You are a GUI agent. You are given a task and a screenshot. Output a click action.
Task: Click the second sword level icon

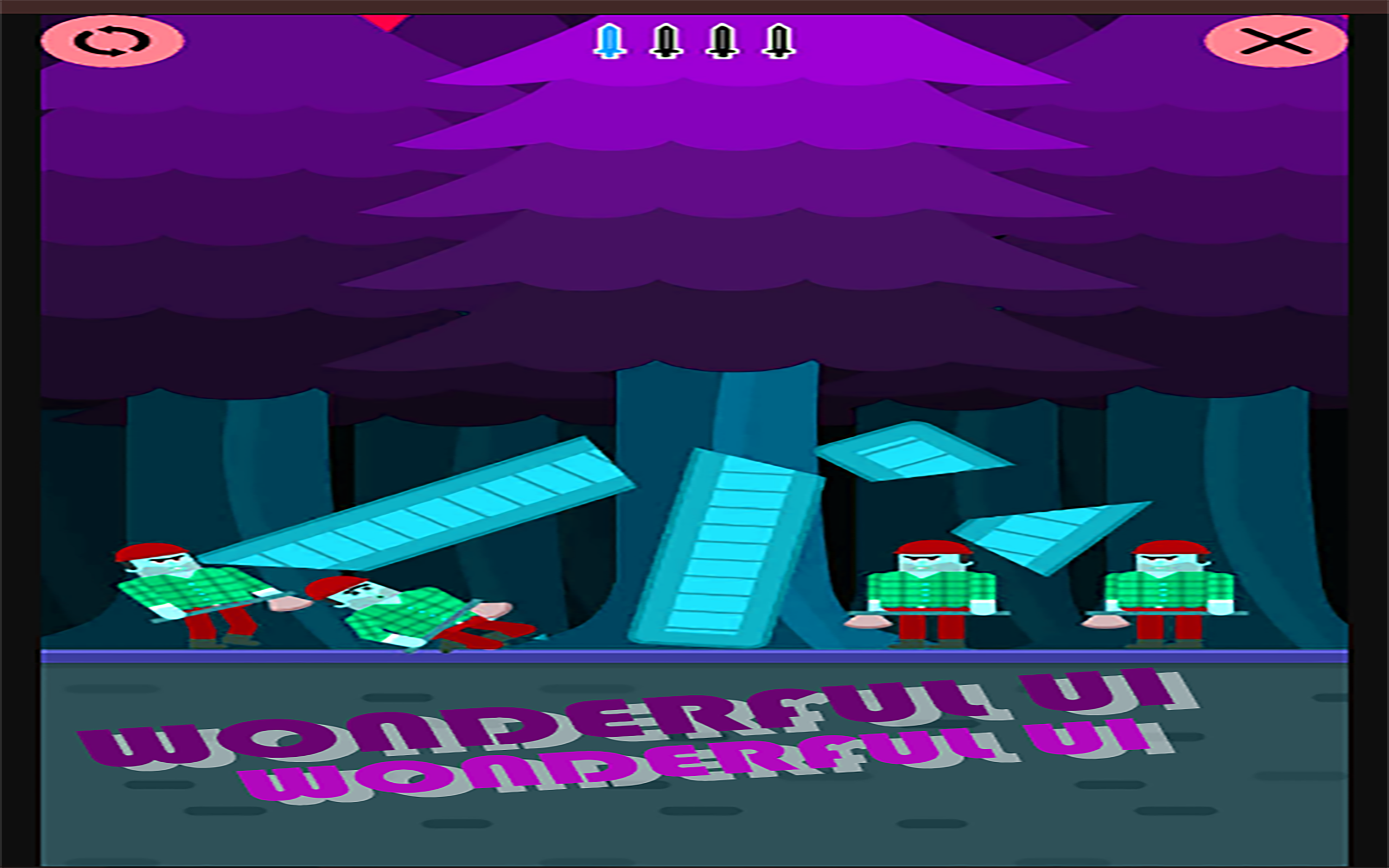point(666,41)
